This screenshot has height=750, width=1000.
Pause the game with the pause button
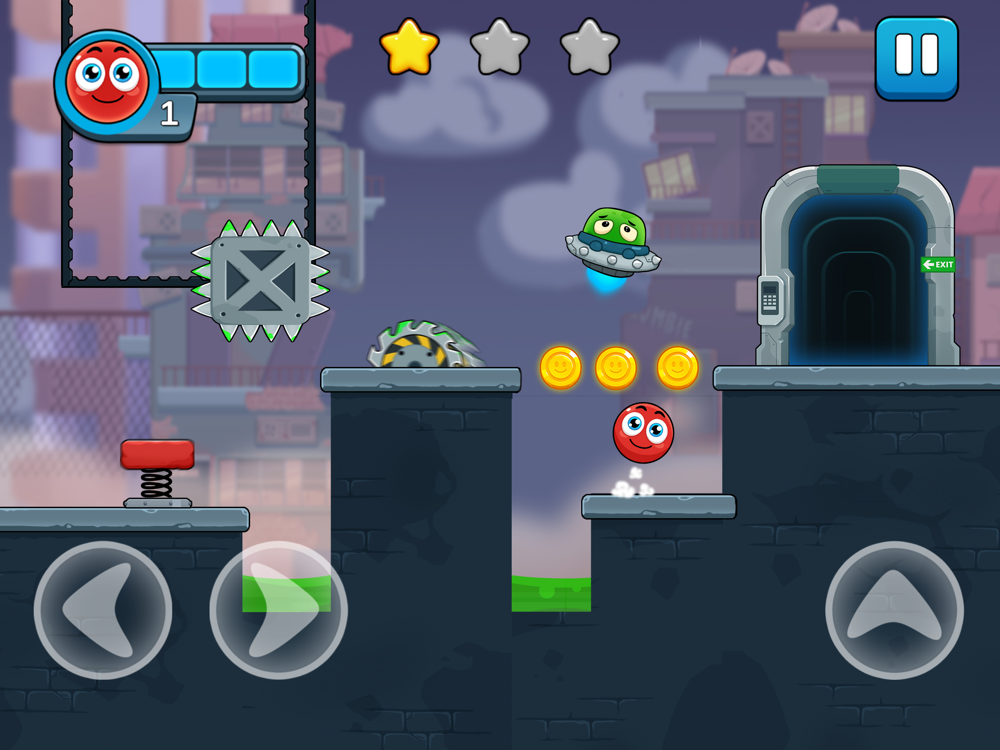[916, 58]
